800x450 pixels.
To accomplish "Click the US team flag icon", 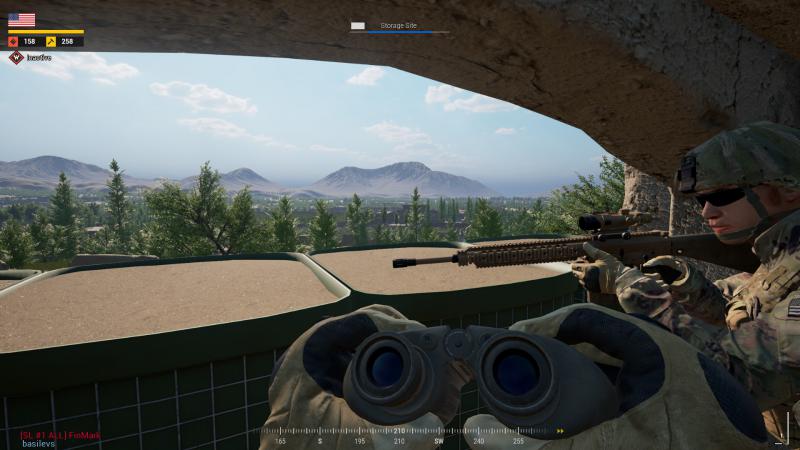I will click(x=21, y=19).
